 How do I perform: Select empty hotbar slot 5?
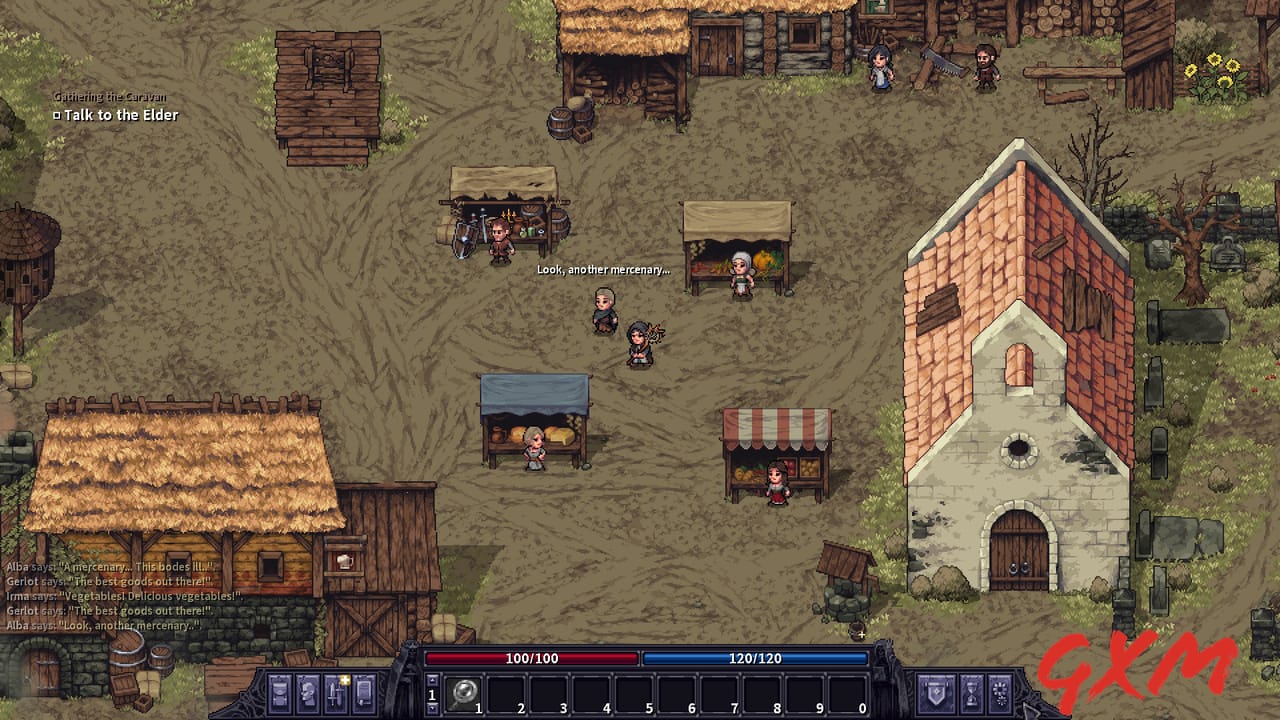click(x=632, y=691)
